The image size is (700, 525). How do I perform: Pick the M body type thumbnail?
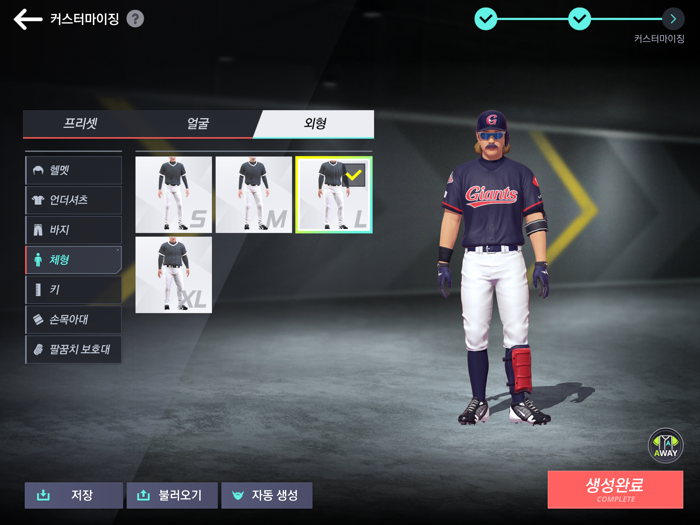(x=254, y=194)
